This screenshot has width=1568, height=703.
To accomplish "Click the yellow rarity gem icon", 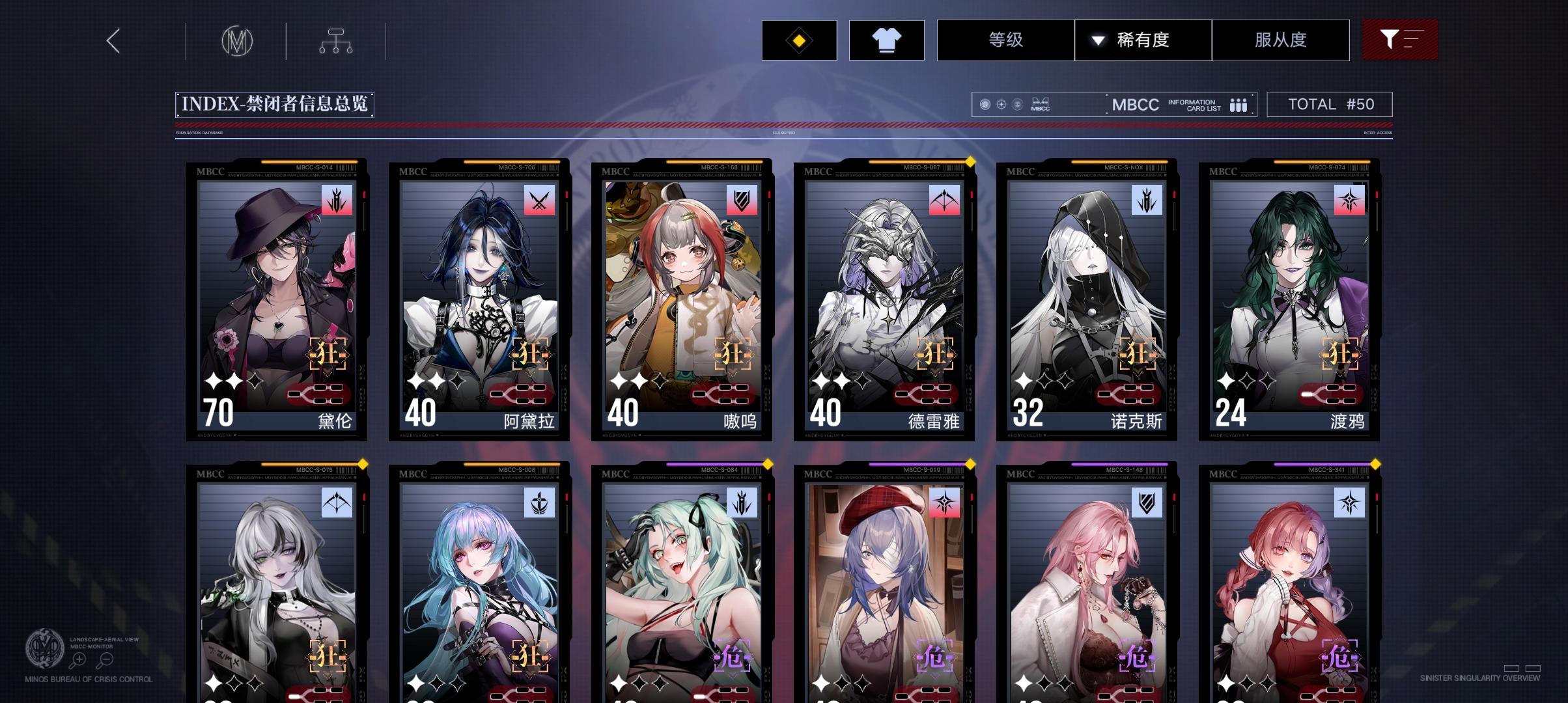I will 798,40.
